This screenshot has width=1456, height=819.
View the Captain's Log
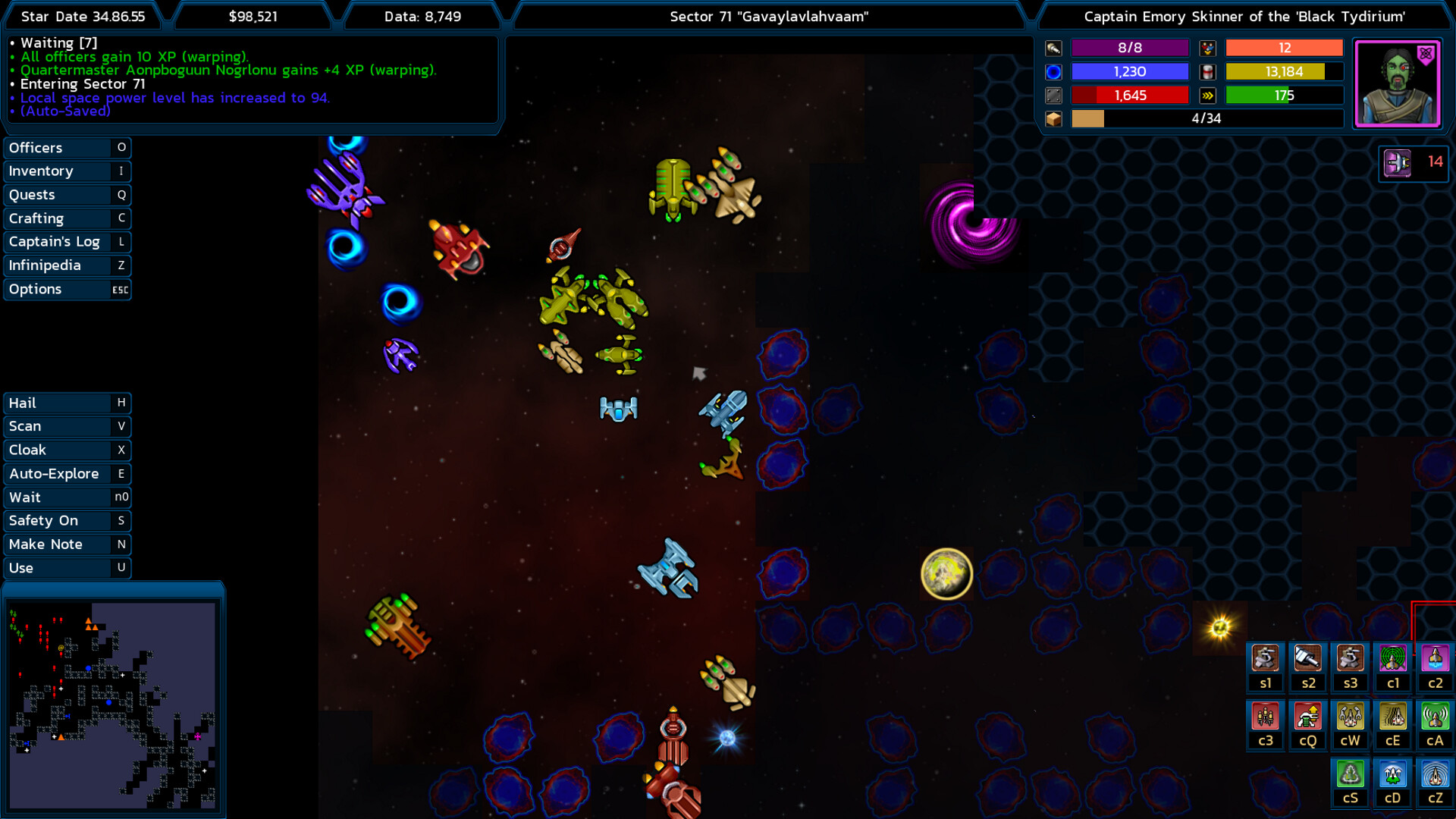(x=67, y=242)
